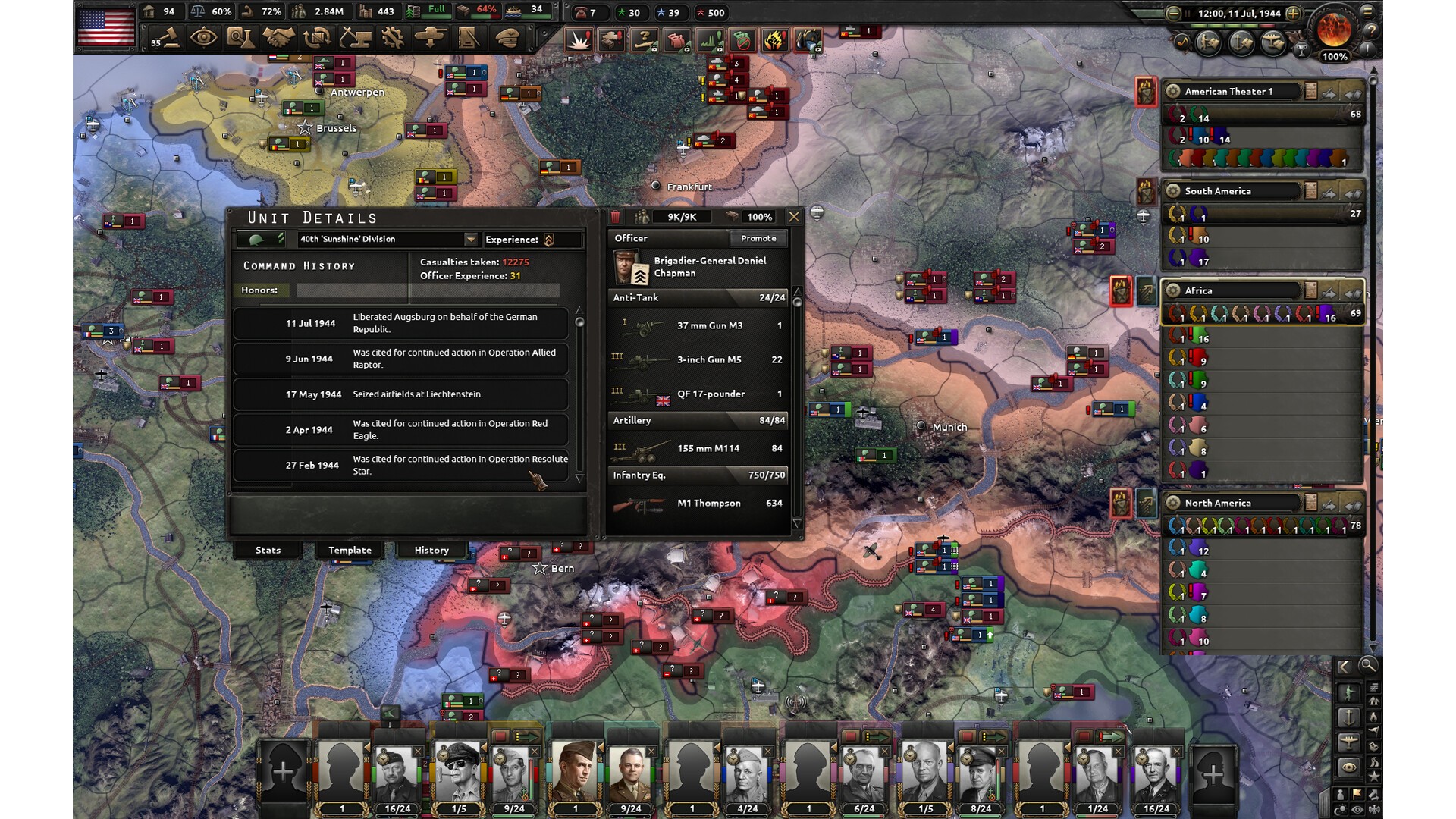The image size is (1456, 819).
Task: Select the American Theater 1 header
Action: pos(1228,92)
